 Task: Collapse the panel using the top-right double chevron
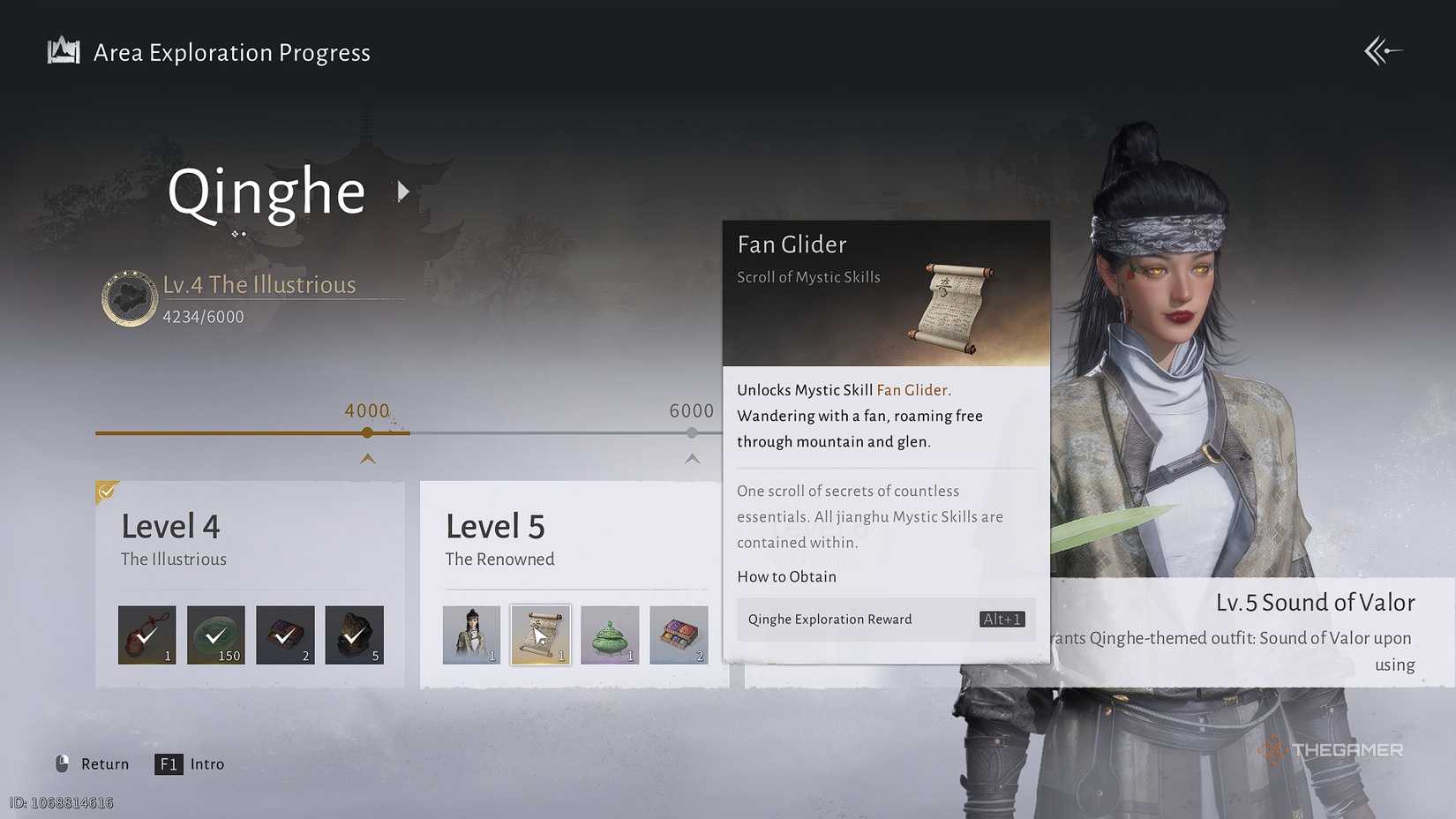point(1384,50)
